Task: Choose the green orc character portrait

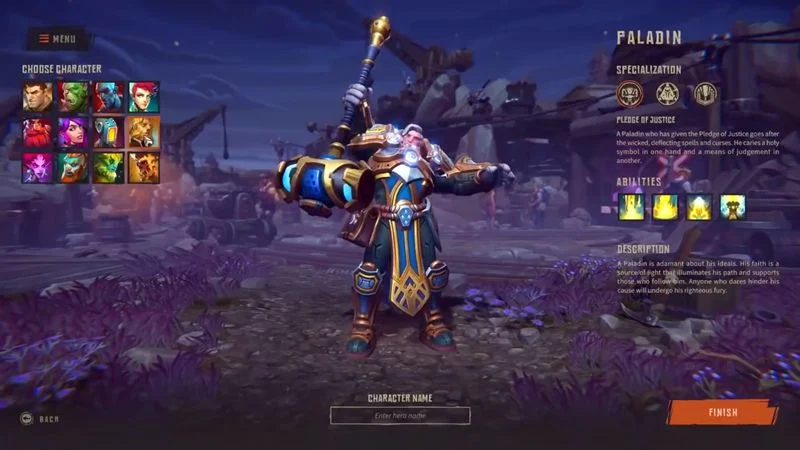Action: (x=73, y=96)
